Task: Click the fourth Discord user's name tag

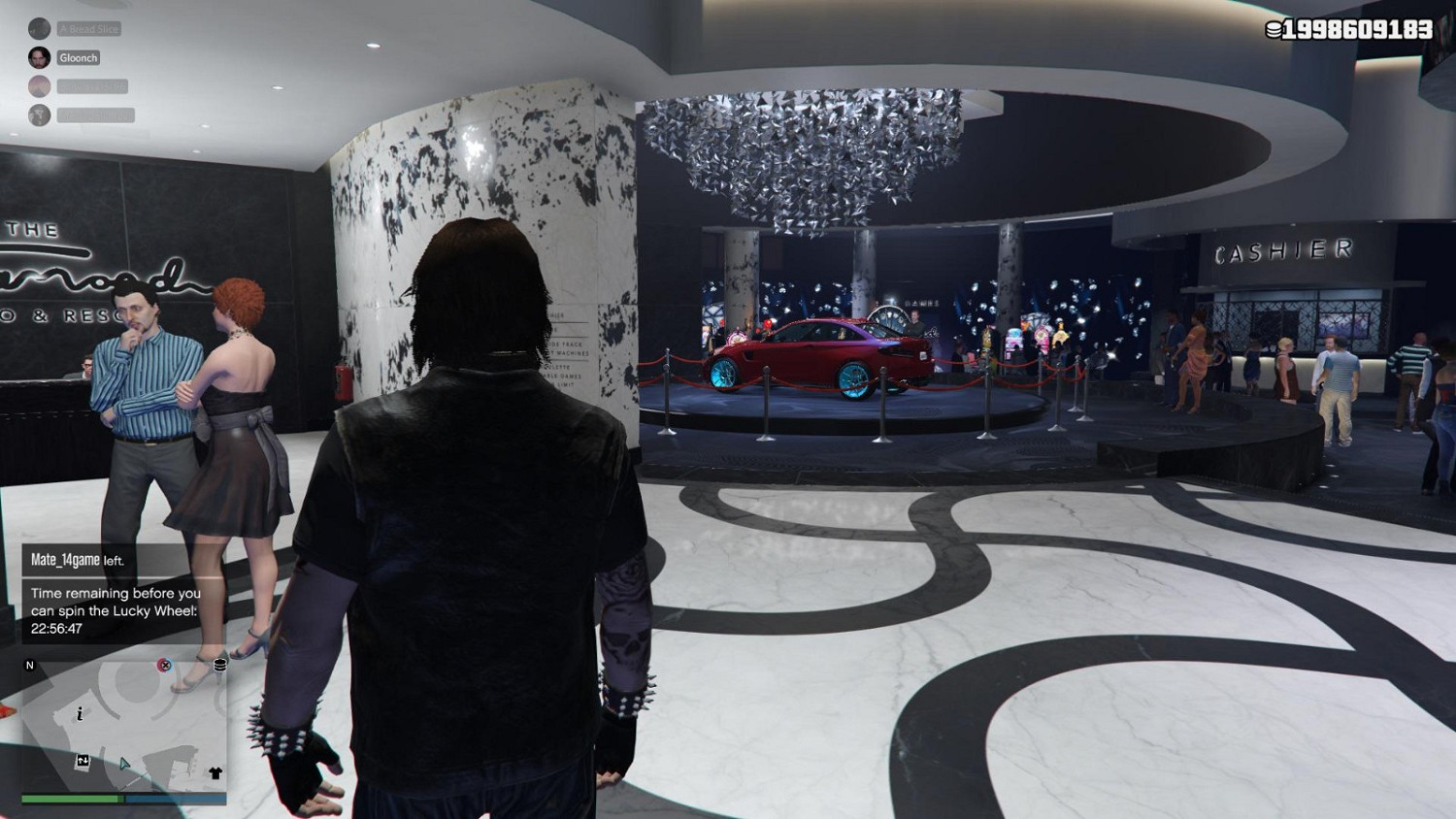Action: pyautogui.click(x=96, y=115)
